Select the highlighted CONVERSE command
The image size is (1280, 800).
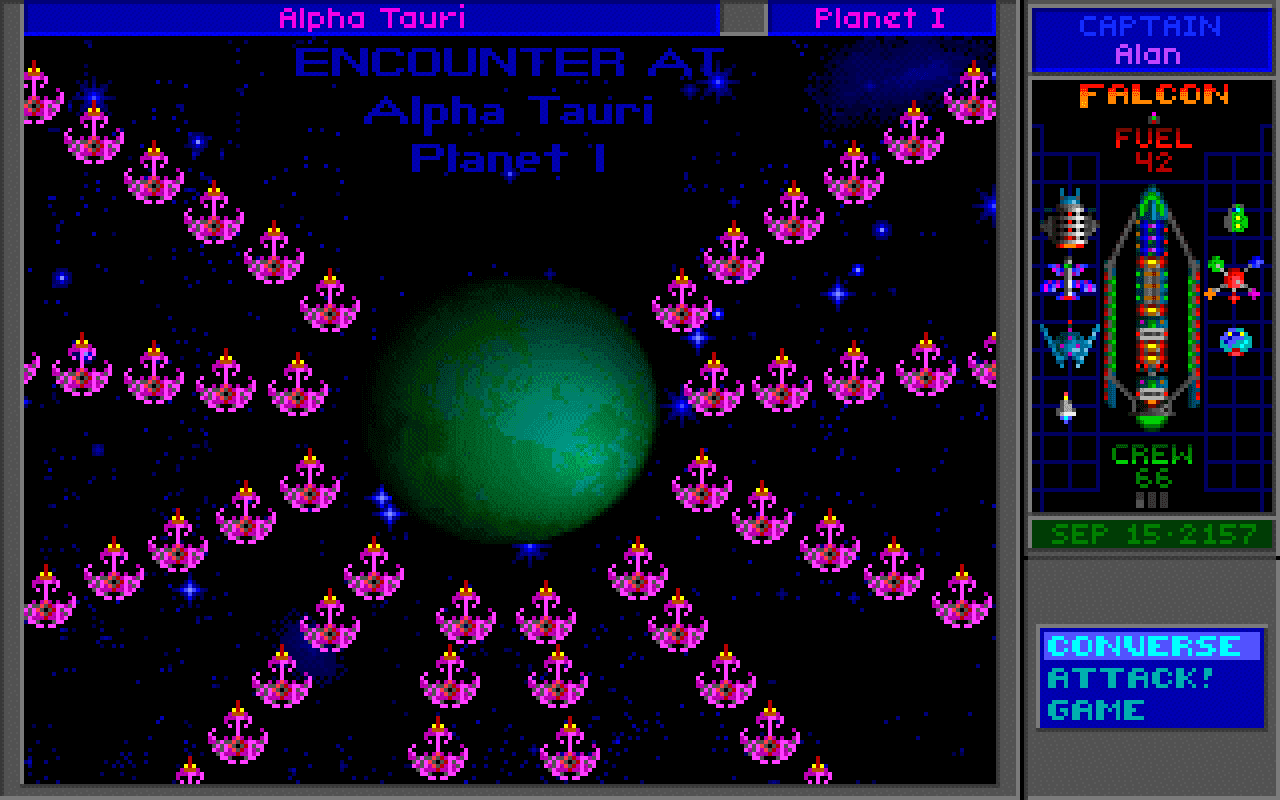1140,645
